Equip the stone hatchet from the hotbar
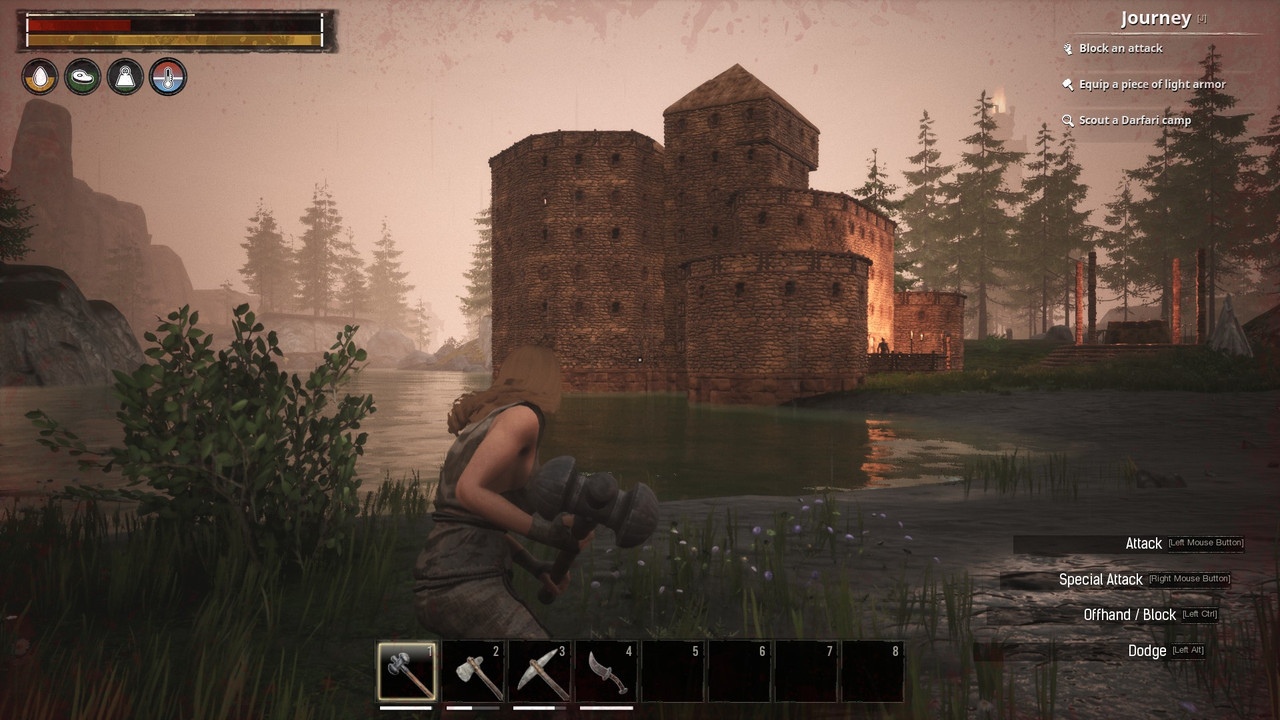The image size is (1280, 720). (x=473, y=671)
